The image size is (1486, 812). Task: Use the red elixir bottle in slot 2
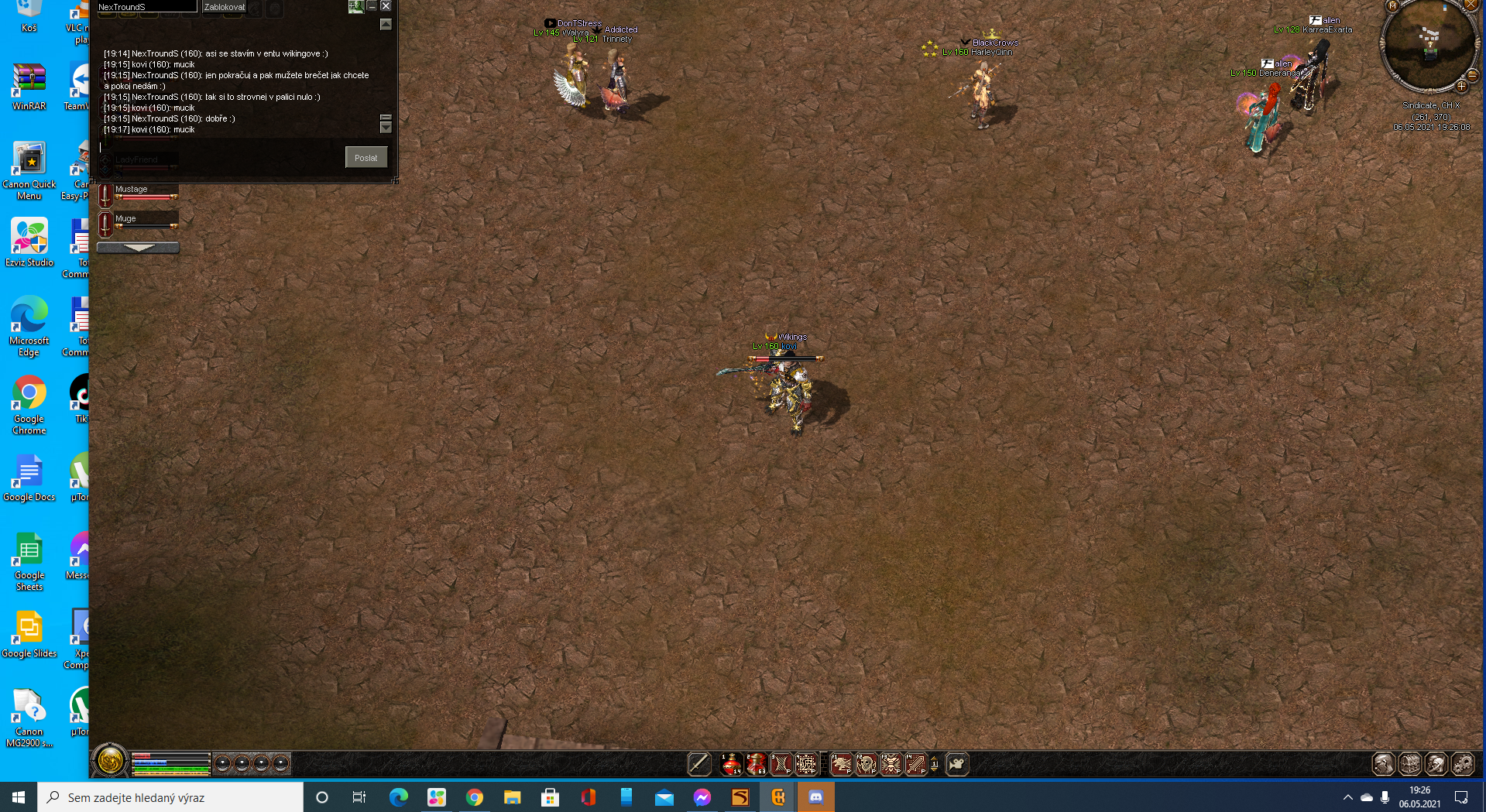(756, 764)
